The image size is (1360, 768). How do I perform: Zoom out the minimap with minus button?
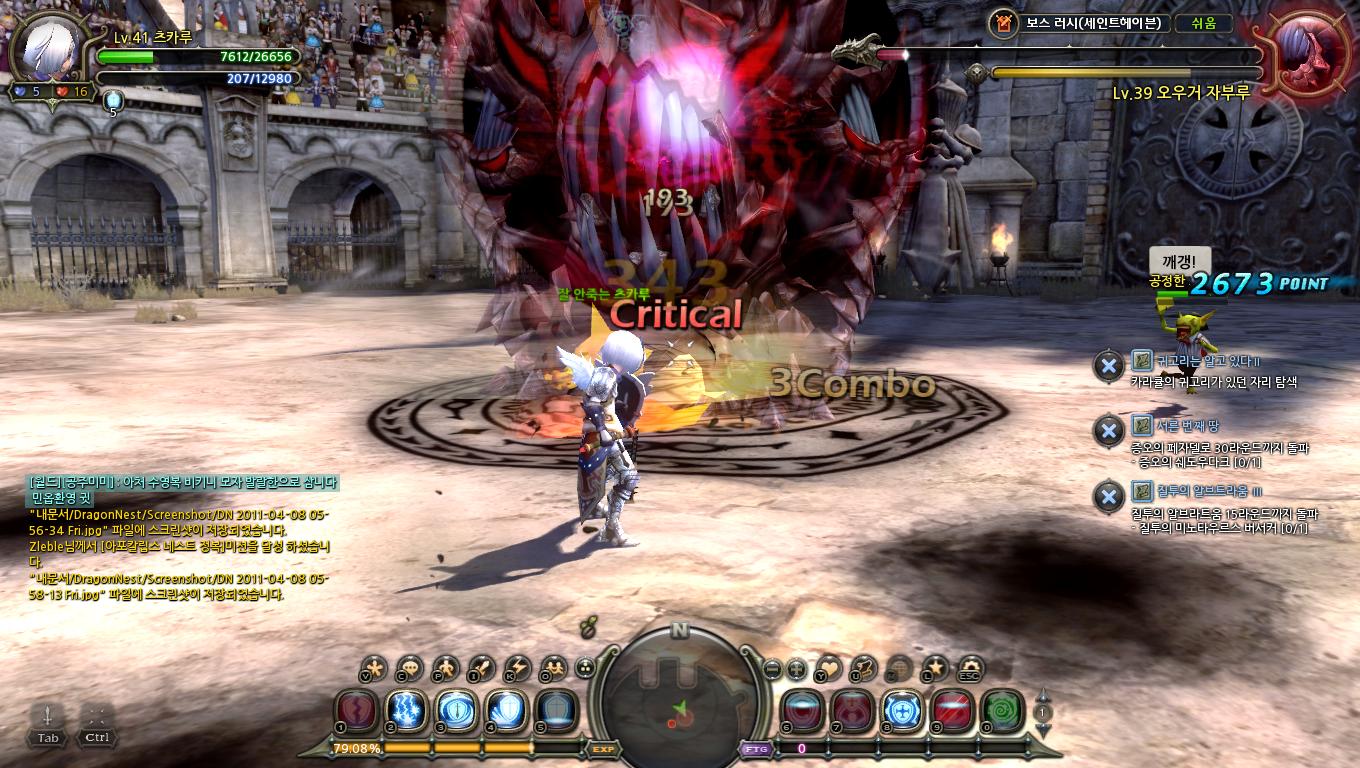tap(772, 668)
